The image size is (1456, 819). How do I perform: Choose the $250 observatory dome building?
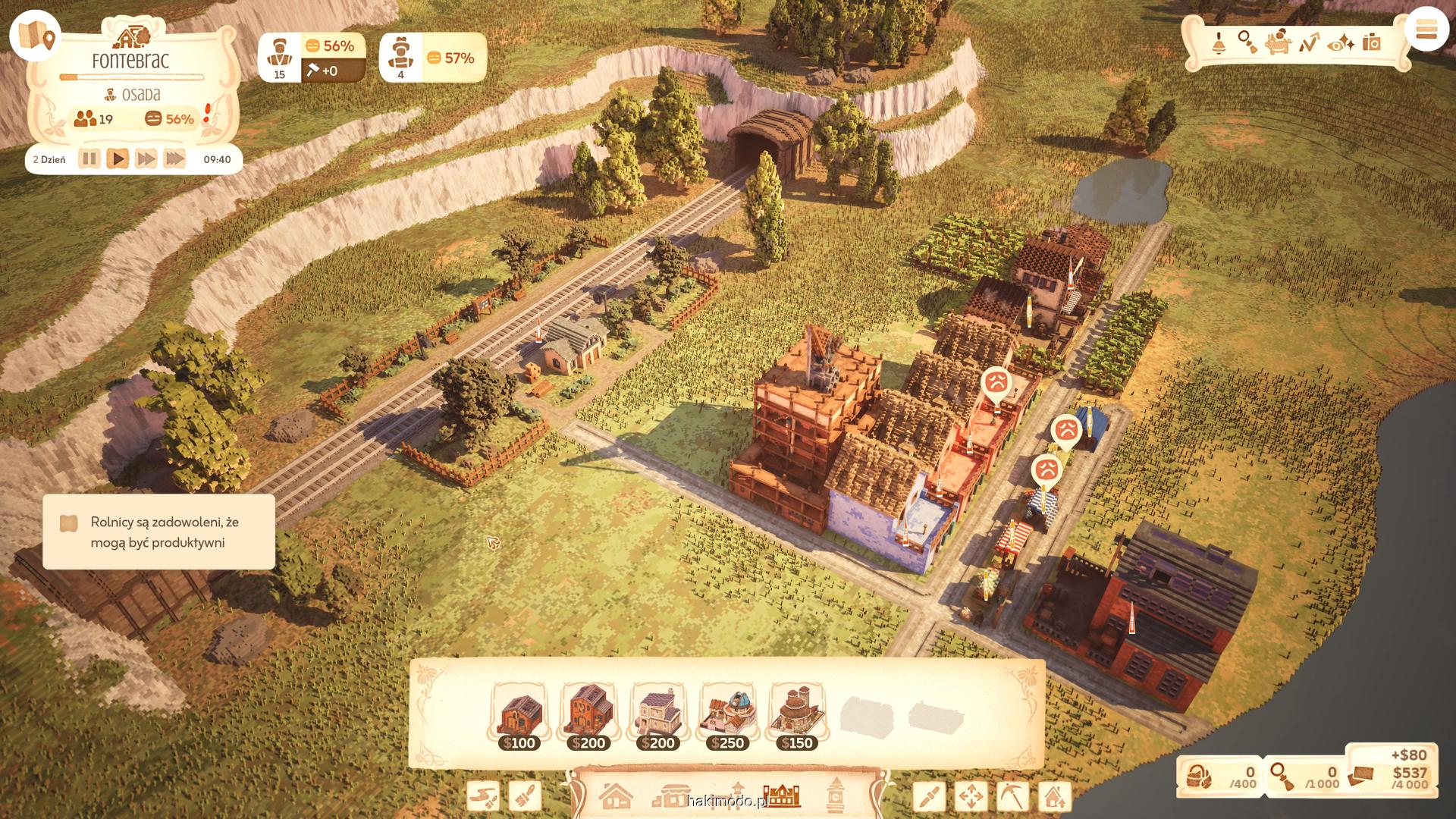coord(727,717)
